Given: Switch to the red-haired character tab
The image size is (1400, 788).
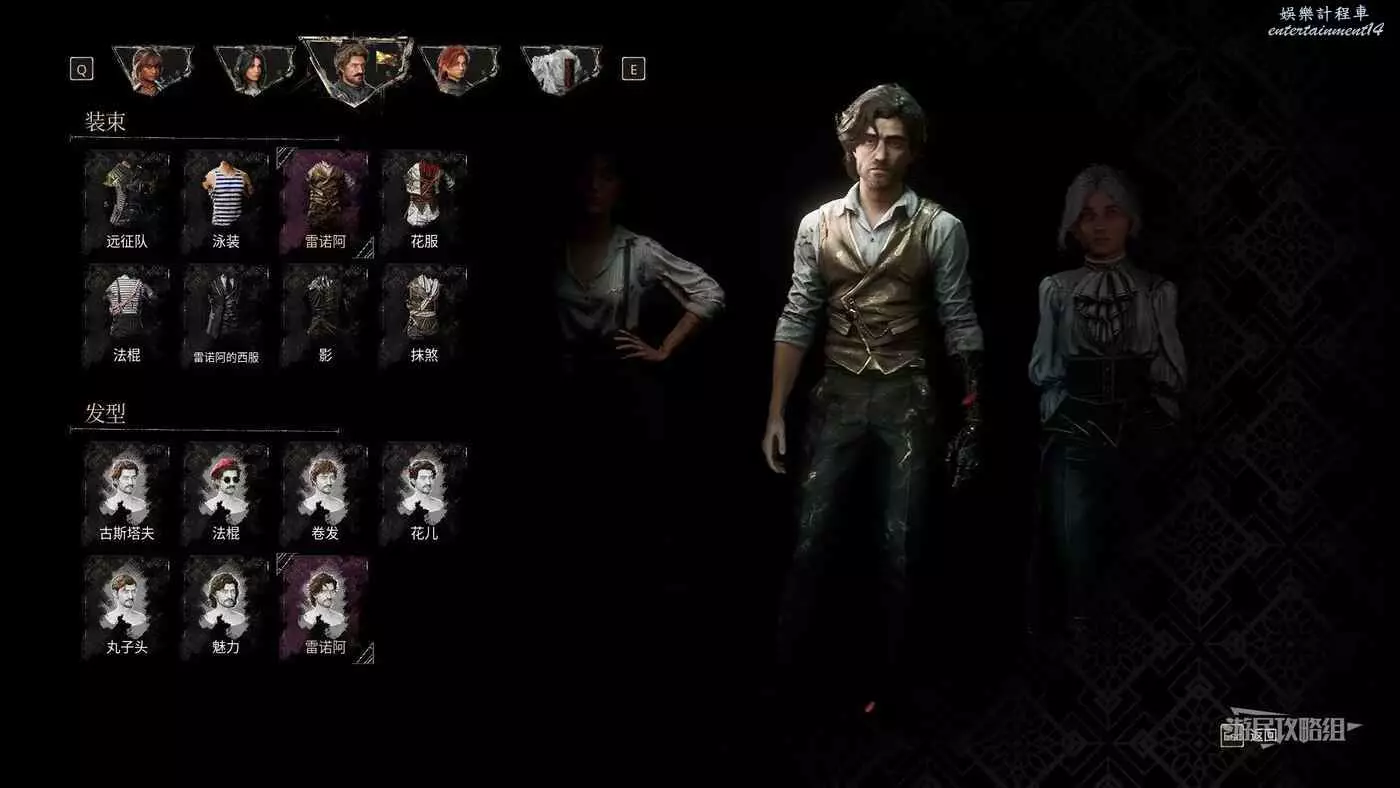Looking at the screenshot, I should click(x=459, y=69).
